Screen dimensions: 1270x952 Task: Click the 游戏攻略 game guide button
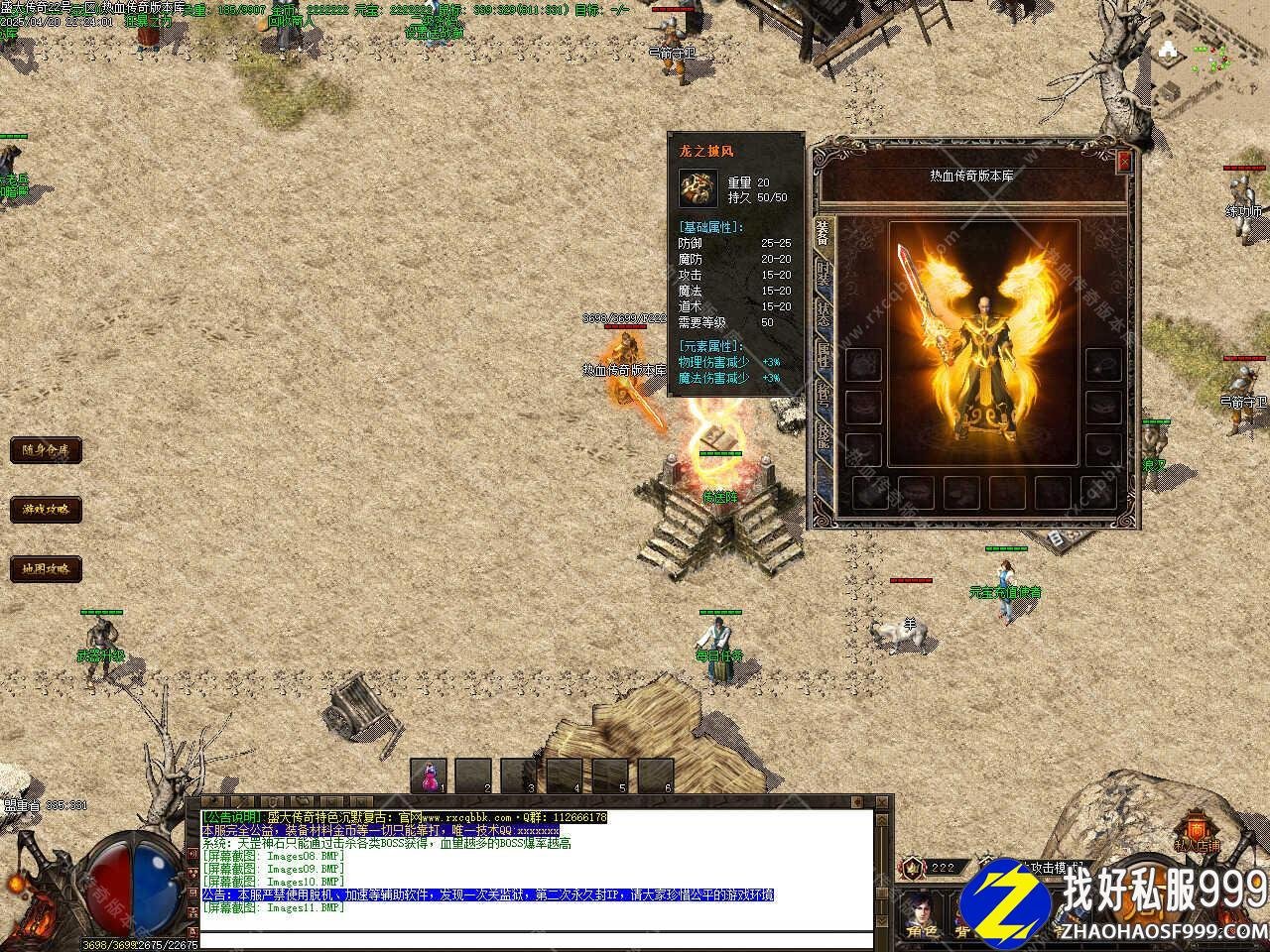[46, 510]
